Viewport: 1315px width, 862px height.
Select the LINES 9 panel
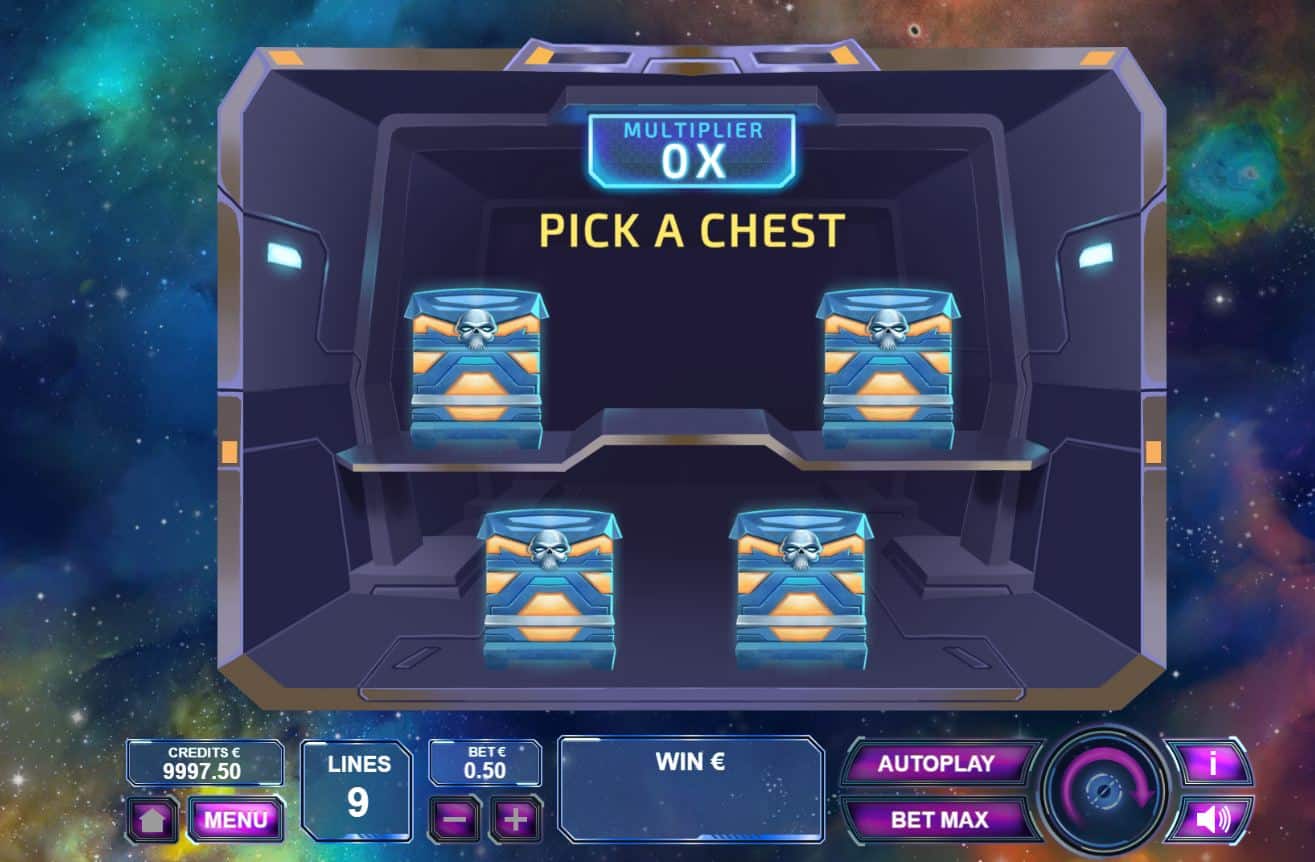tap(357, 790)
